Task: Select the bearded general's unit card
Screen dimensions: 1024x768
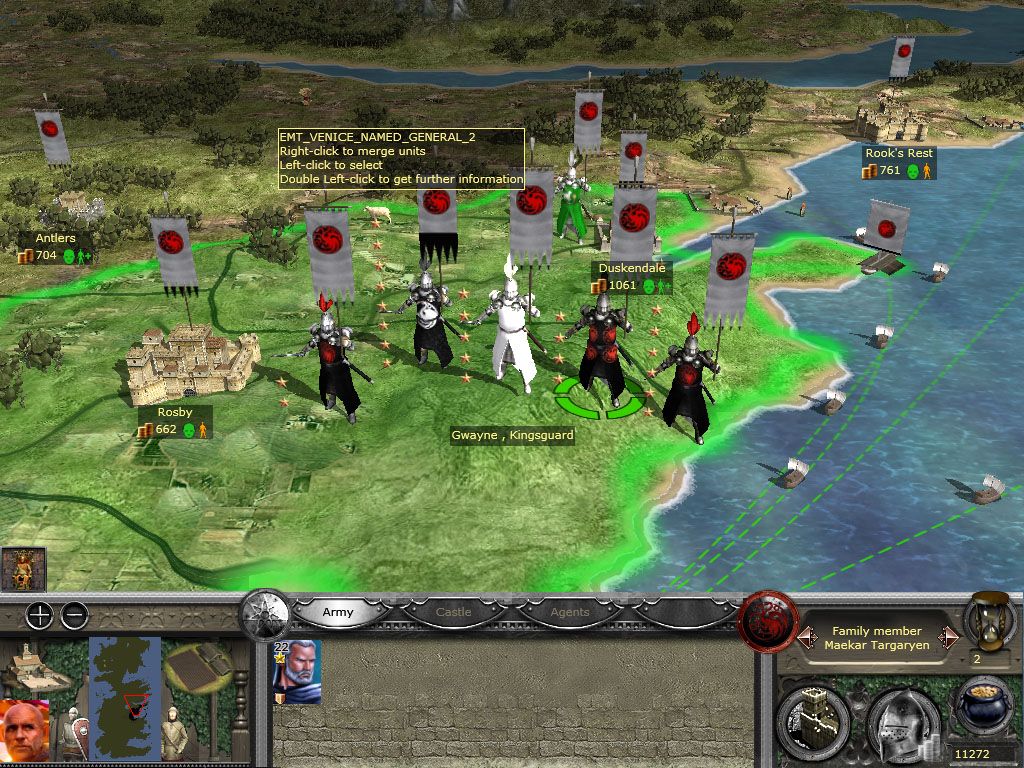Action: [x=297, y=672]
